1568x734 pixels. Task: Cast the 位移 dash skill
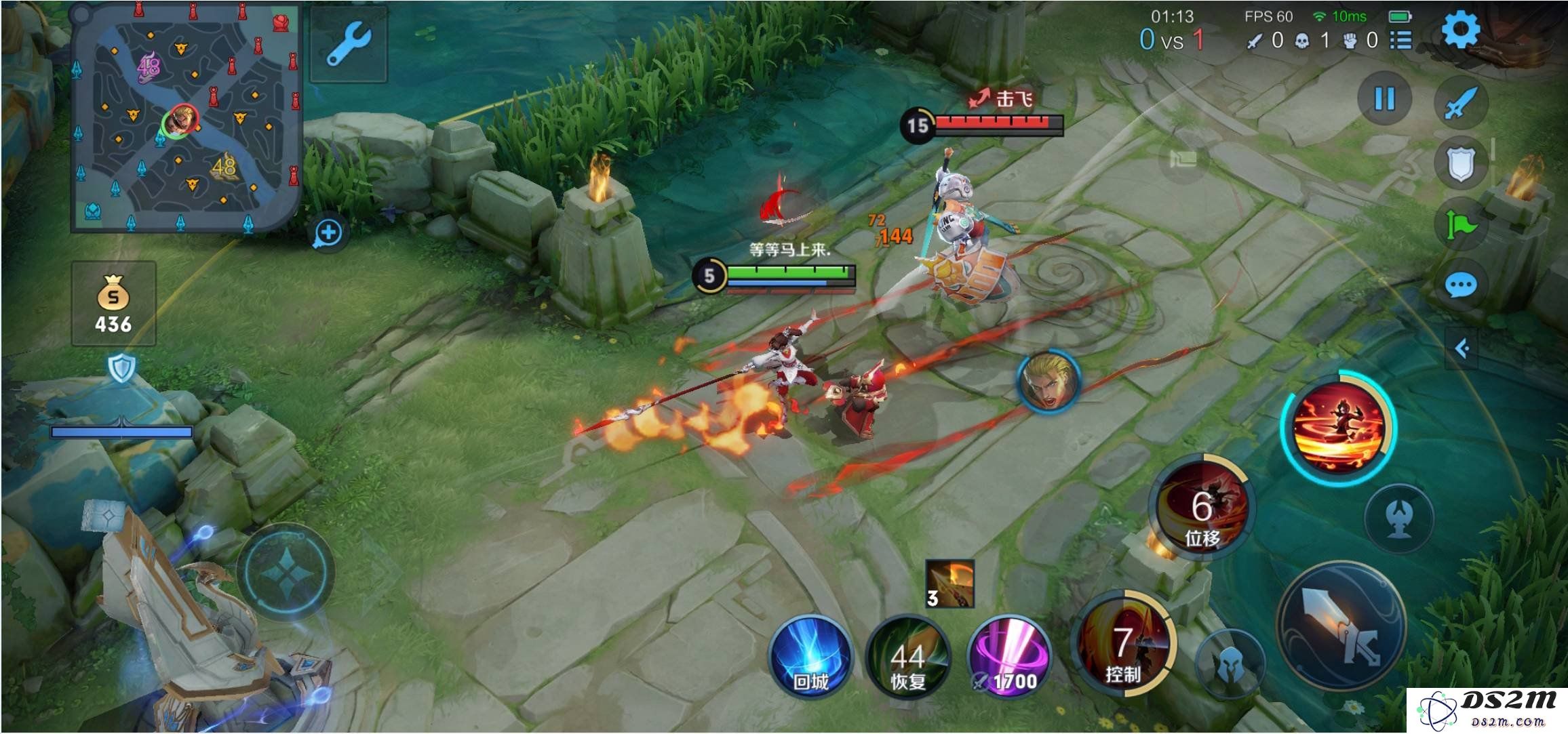(x=1202, y=508)
